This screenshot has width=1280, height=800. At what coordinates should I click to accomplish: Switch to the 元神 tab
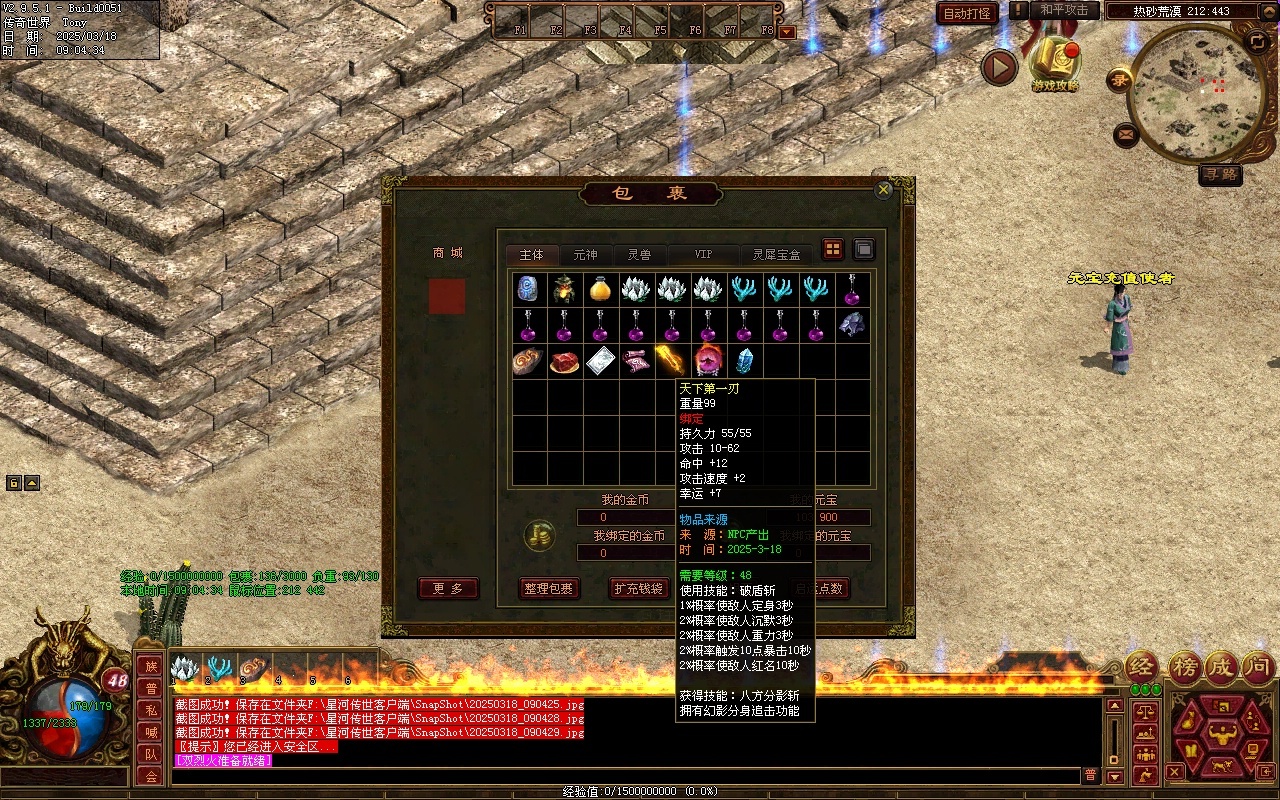(x=585, y=255)
